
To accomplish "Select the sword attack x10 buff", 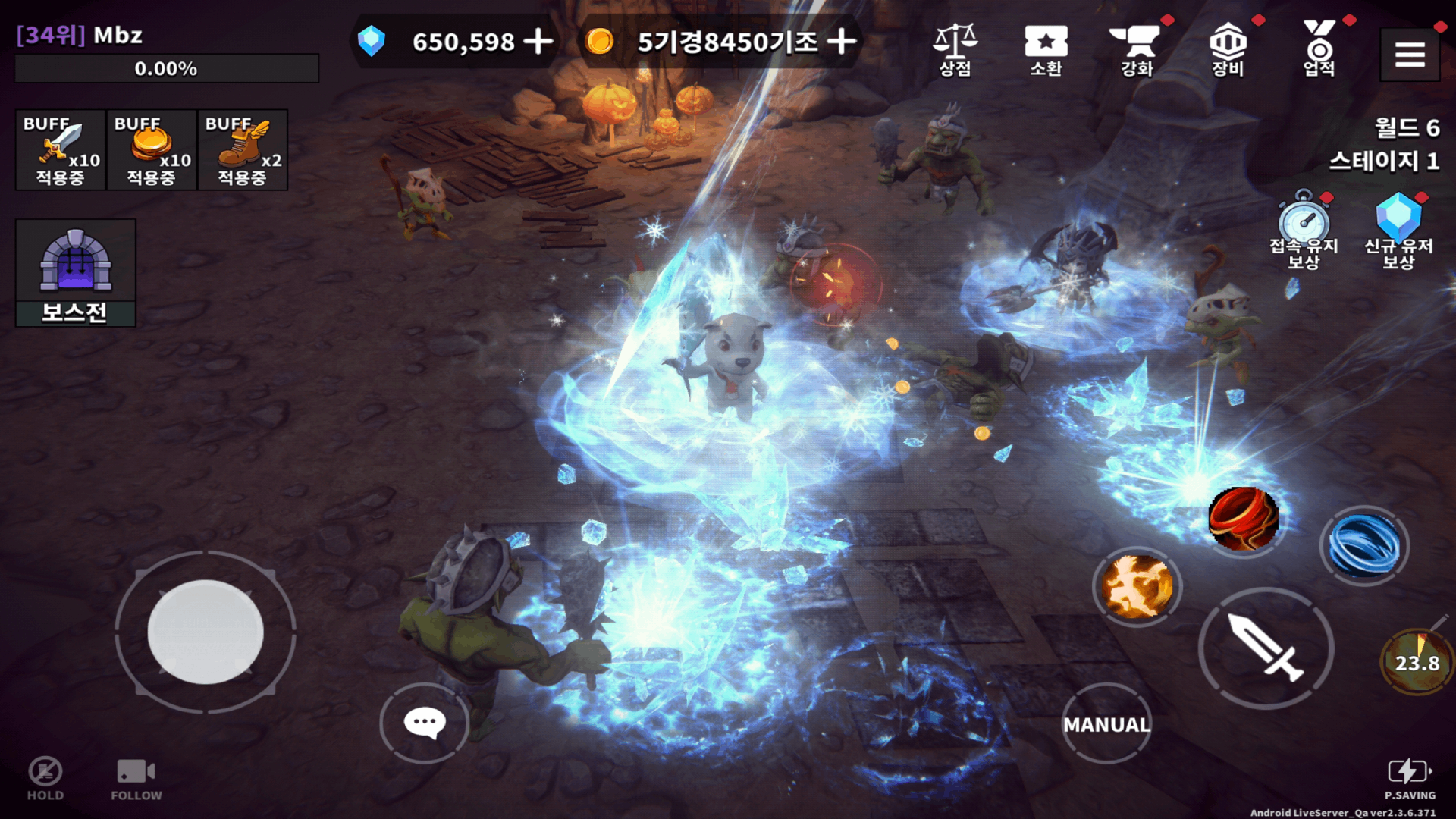I will (x=61, y=149).
